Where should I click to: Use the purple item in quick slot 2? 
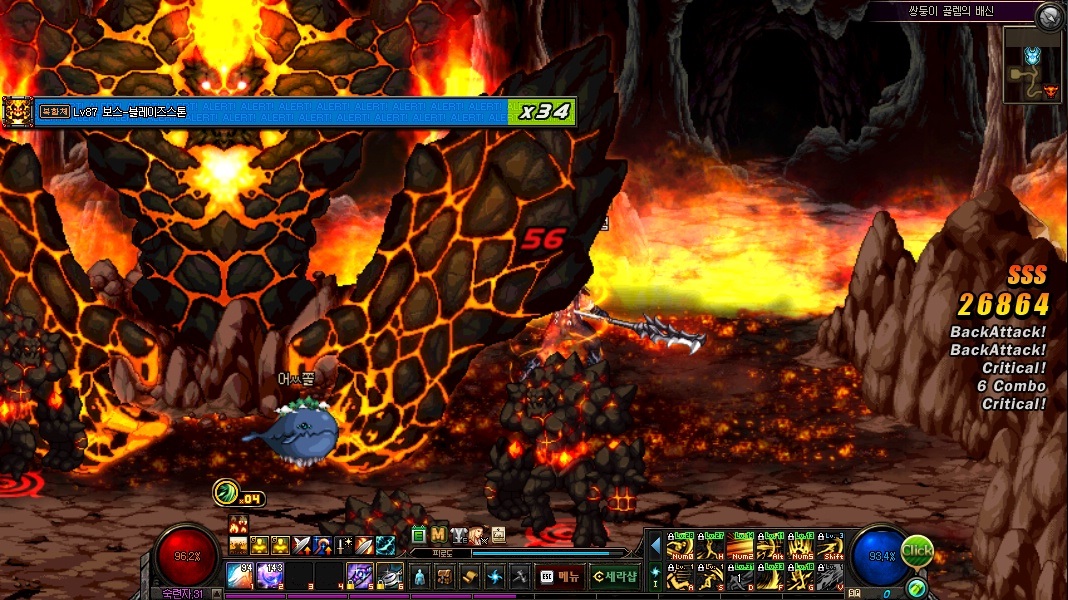270,575
